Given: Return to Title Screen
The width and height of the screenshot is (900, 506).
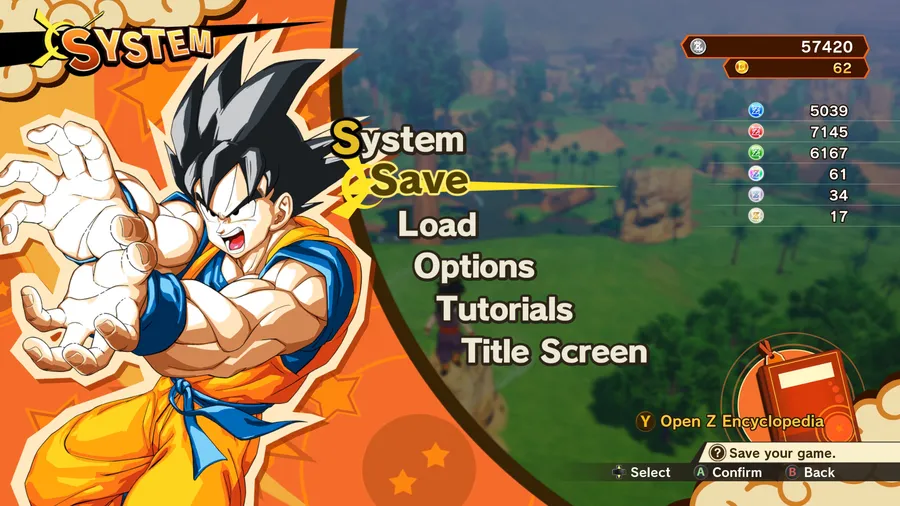Looking at the screenshot, I should (554, 352).
